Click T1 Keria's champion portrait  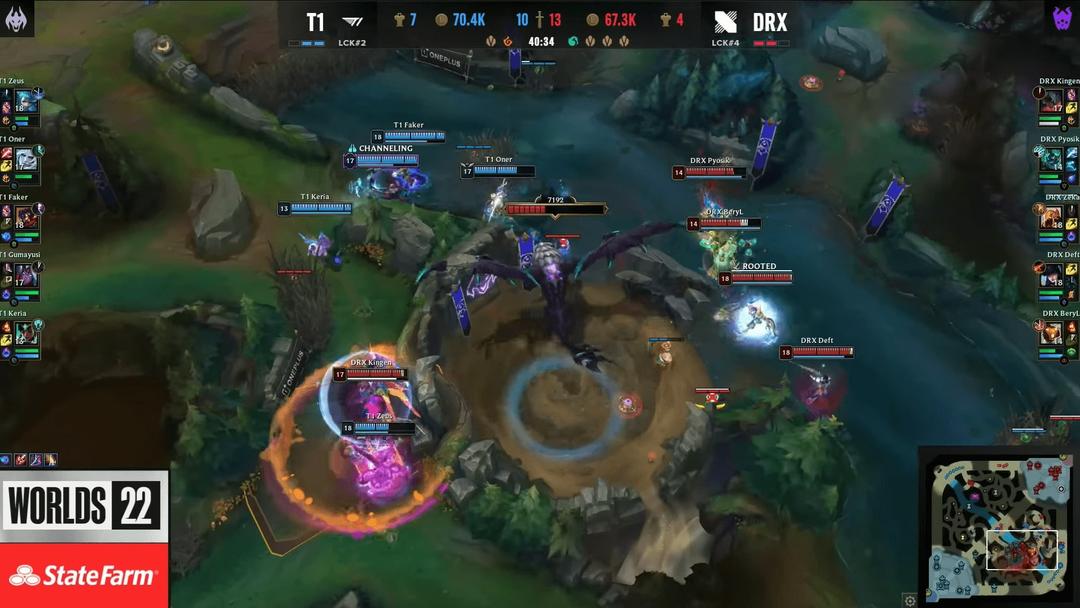tap(26, 333)
